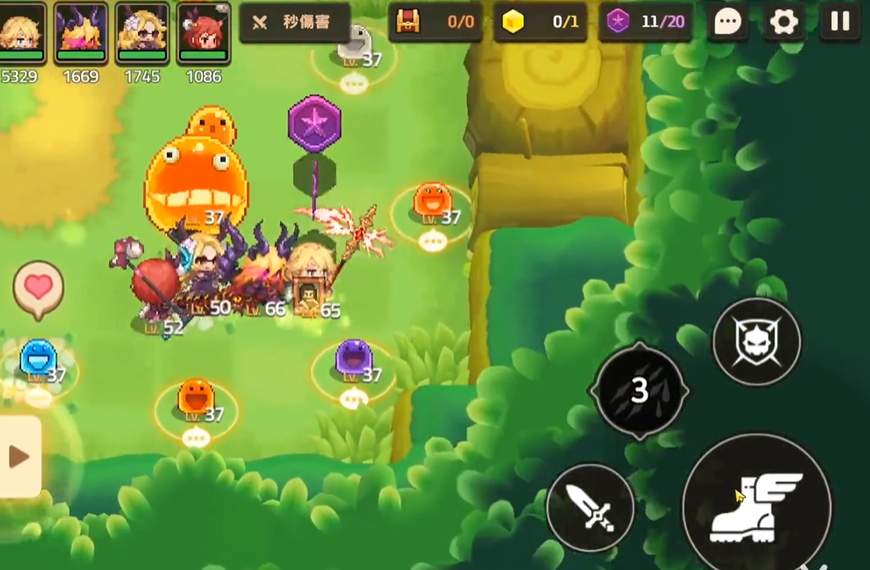The width and height of the screenshot is (870, 570).
Task: Tap the winged boot dash button
Action: pyautogui.click(x=756, y=506)
